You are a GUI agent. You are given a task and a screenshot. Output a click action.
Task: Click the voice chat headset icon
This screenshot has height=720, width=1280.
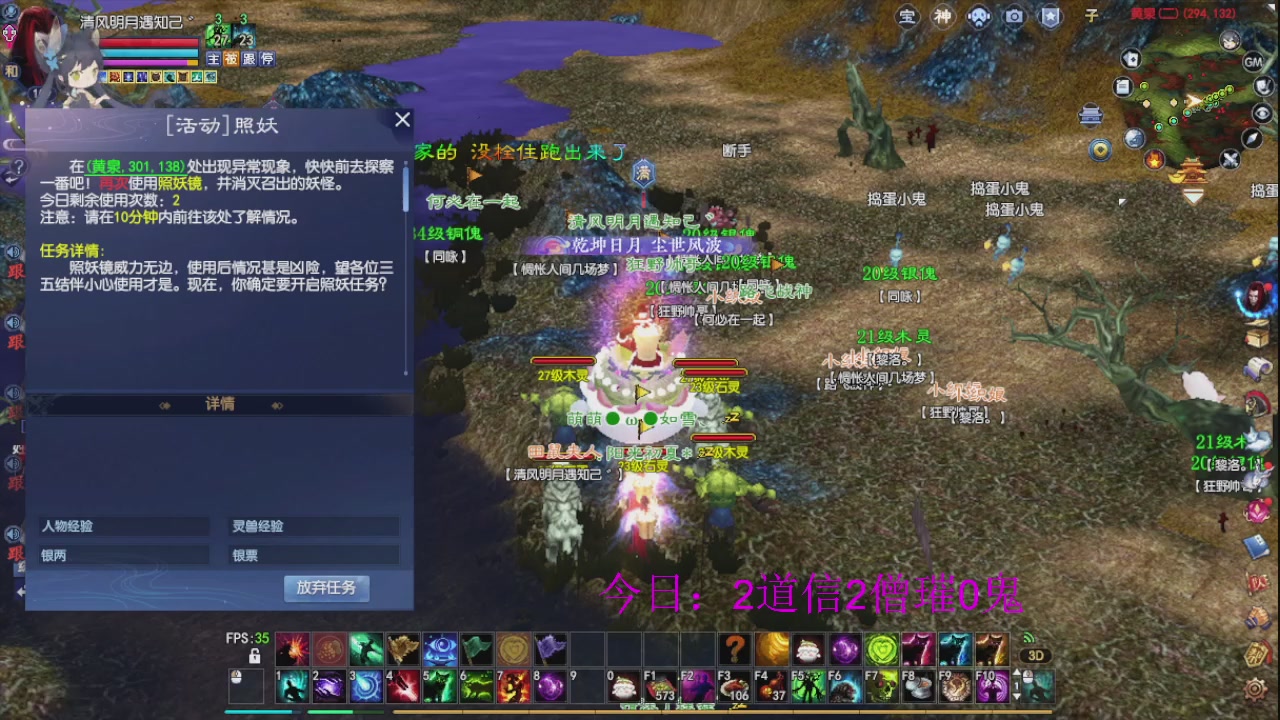[x=978, y=17]
